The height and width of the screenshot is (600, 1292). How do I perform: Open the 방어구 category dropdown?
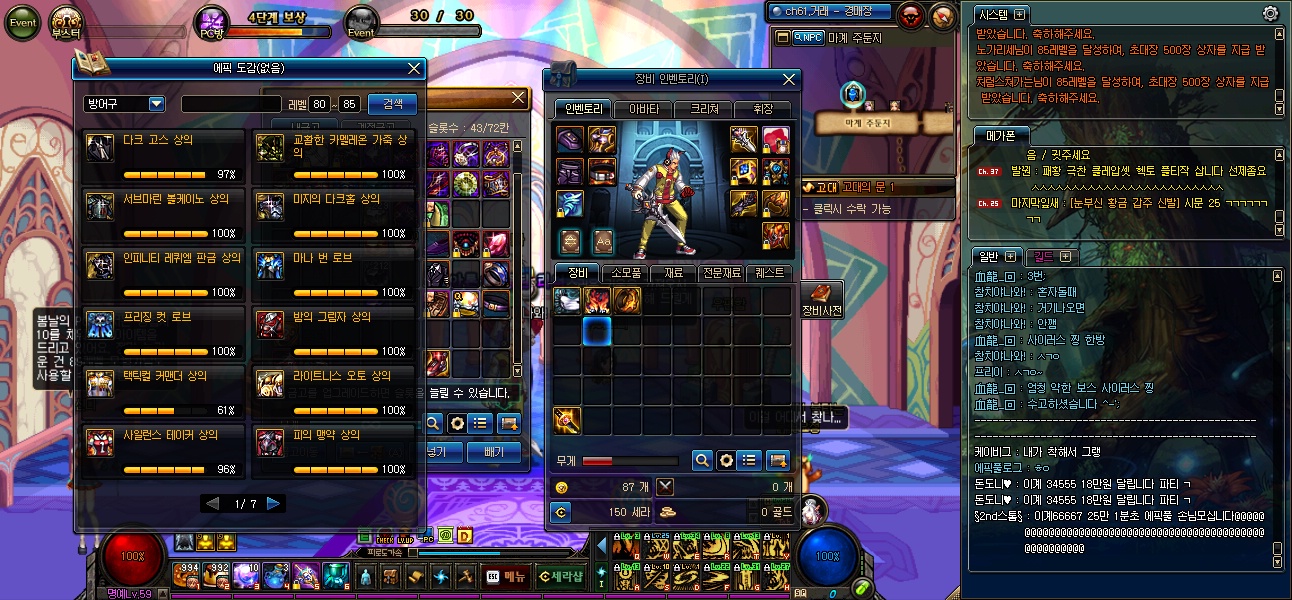tap(156, 104)
